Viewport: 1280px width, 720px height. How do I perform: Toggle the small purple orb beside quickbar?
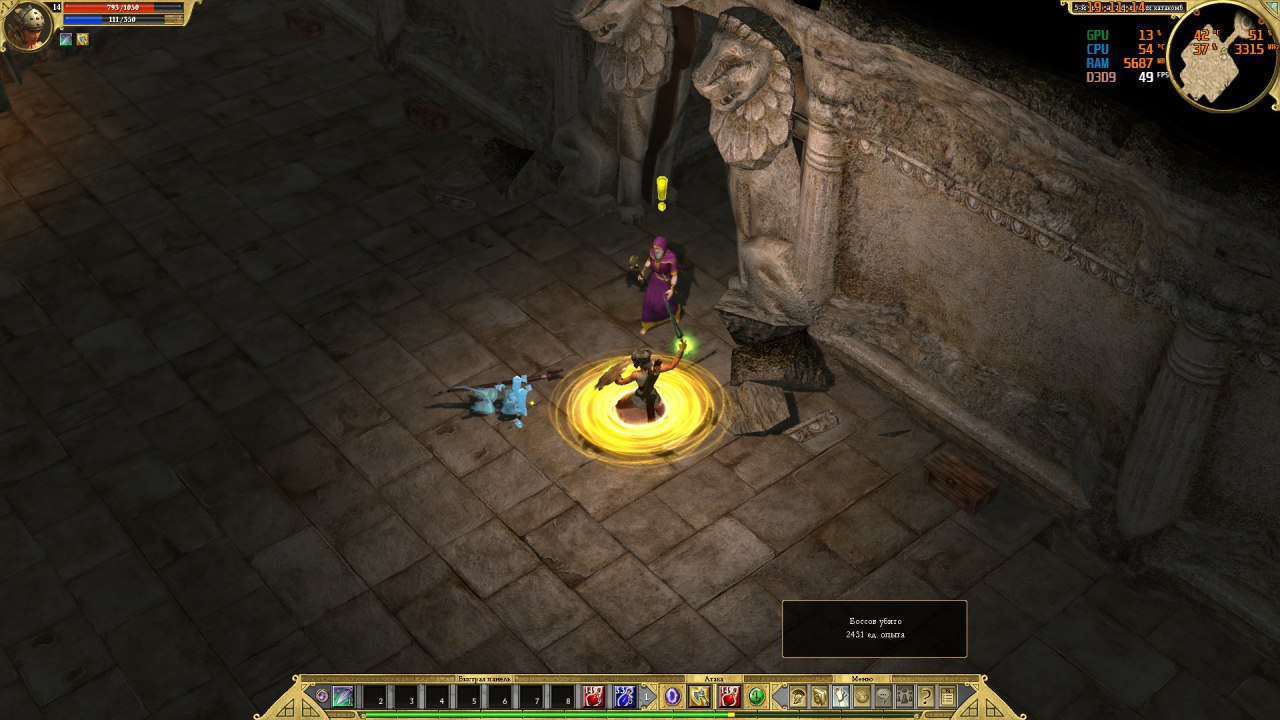321,696
